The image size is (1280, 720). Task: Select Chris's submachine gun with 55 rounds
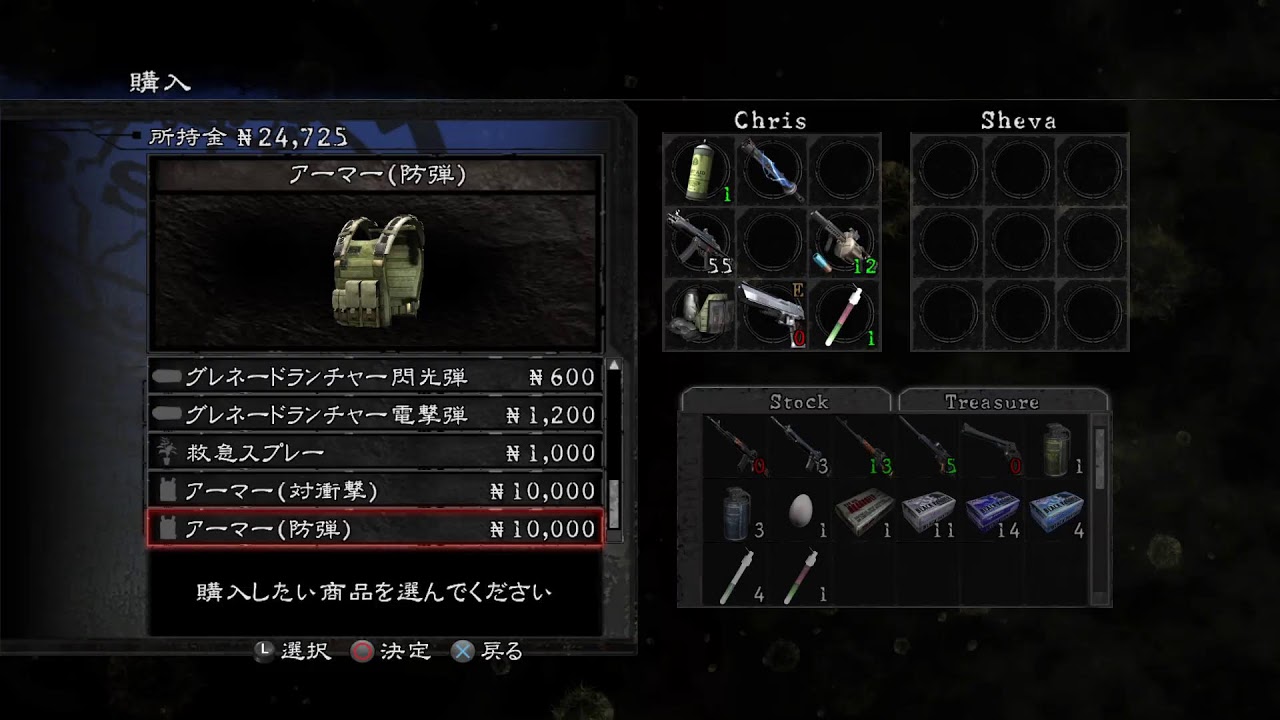[x=699, y=242]
